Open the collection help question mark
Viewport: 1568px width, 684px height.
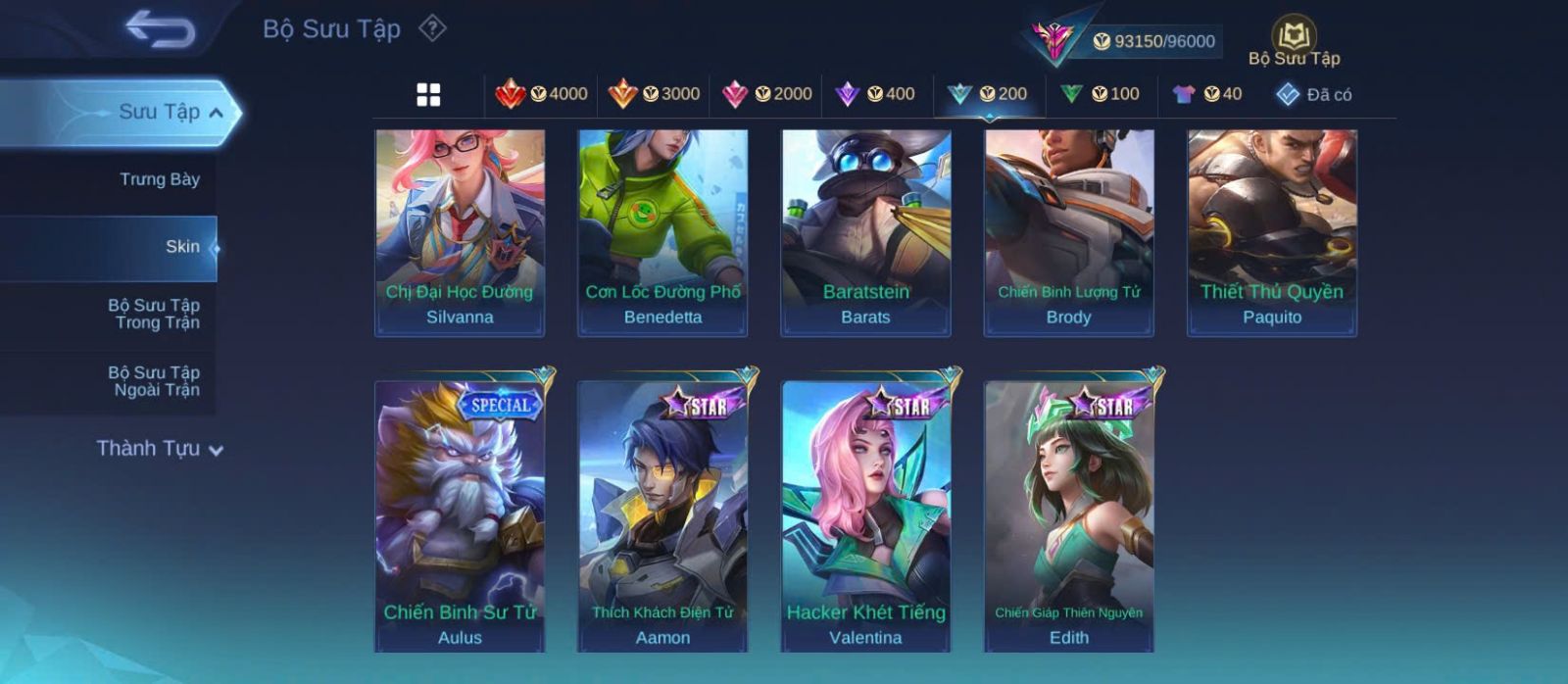tap(432, 28)
